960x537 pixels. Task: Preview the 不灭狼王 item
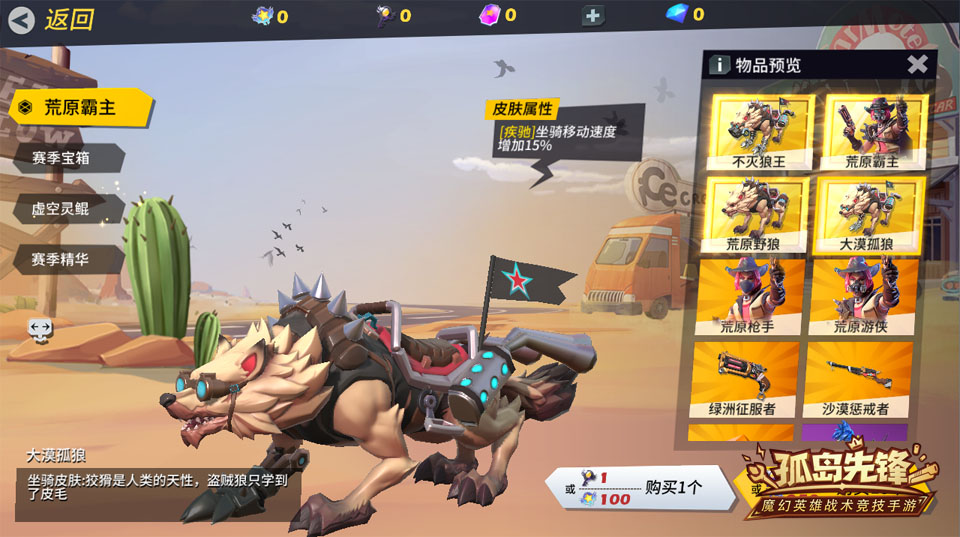757,131
